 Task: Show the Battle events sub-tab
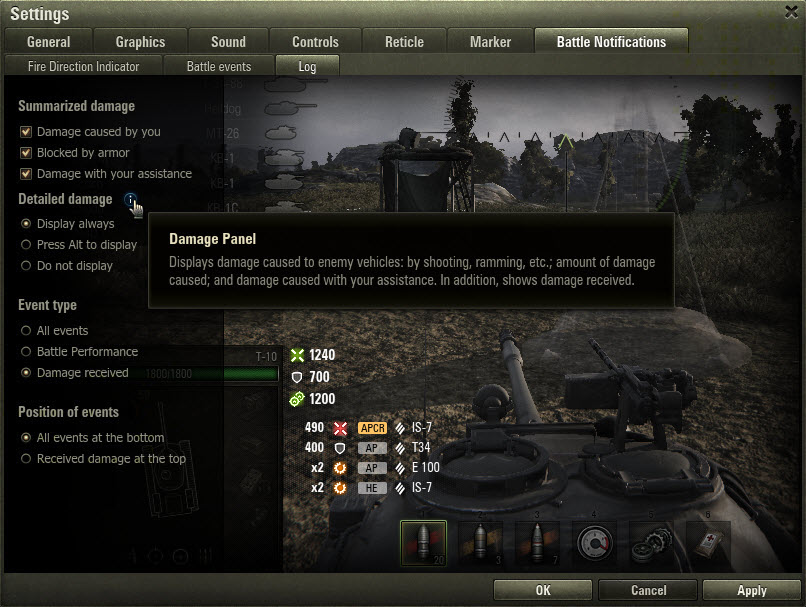219,66
